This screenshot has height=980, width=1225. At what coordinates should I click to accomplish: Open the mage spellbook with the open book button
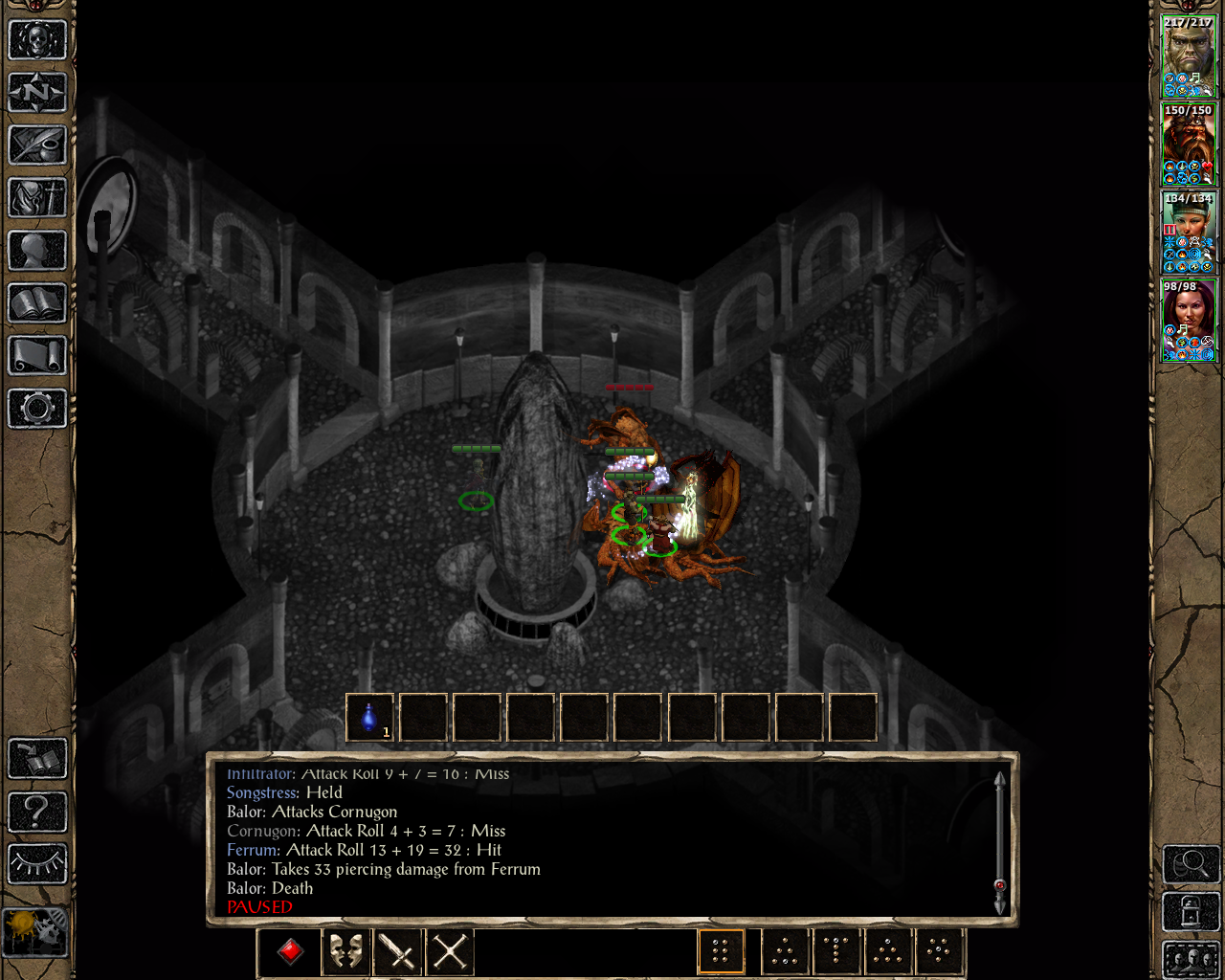click(37, 303)
